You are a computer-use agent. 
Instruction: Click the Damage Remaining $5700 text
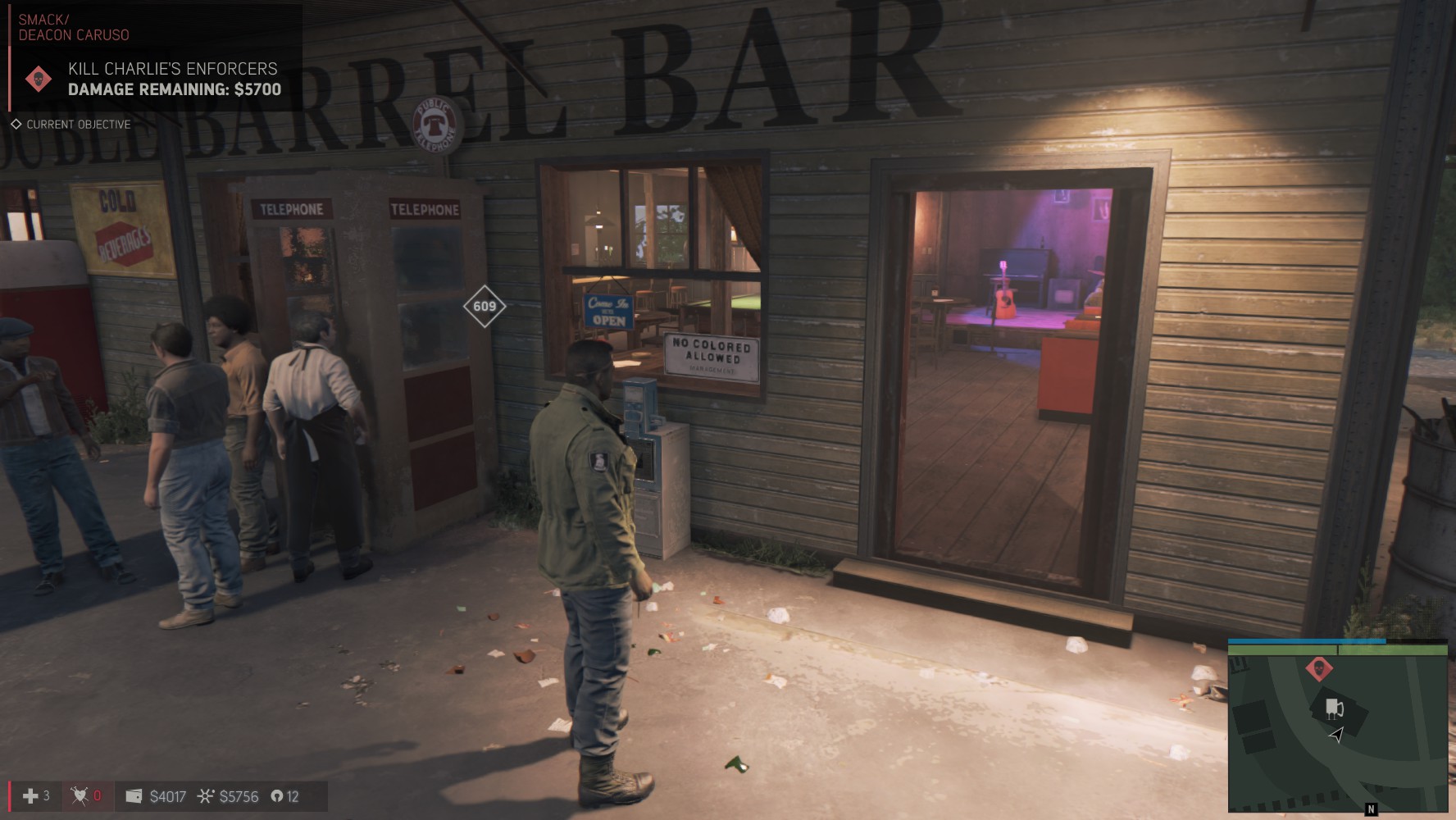tap(172, 90)
